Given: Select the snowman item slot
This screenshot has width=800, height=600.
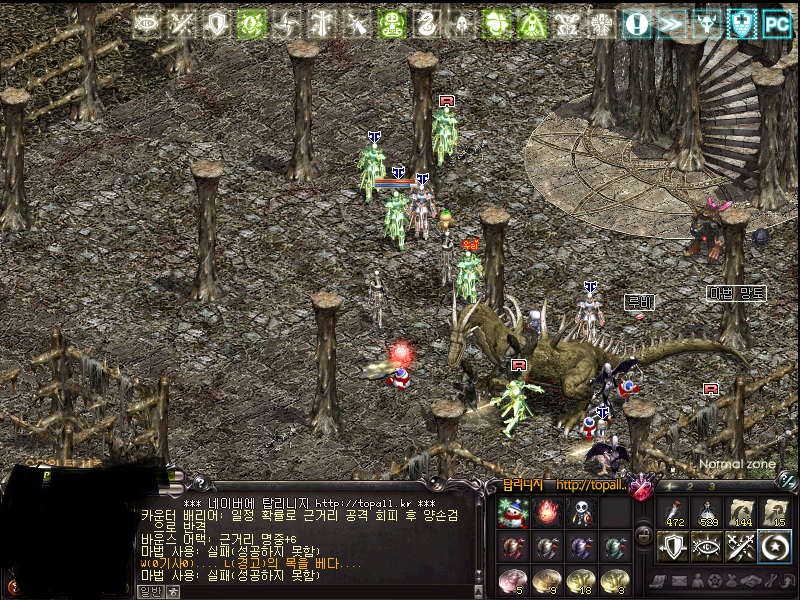Looking at the screenshot, I should coord(513,512).
